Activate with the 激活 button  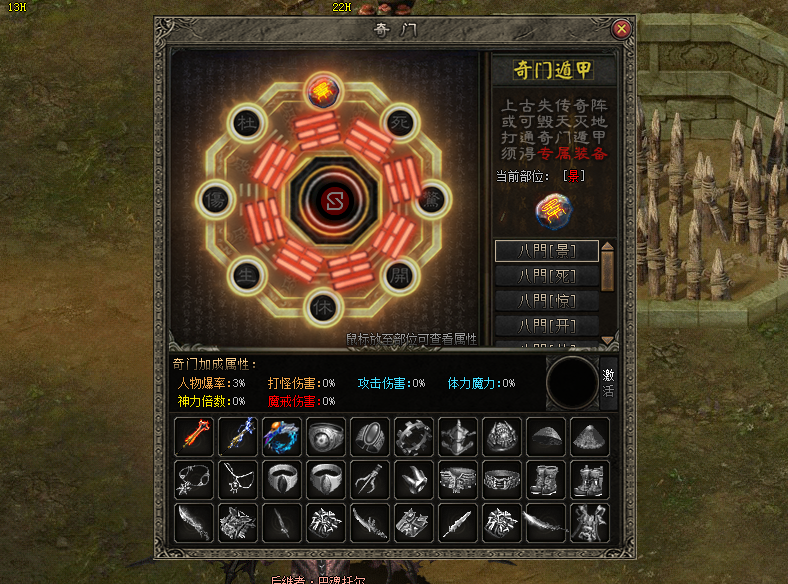click(608, 383)
